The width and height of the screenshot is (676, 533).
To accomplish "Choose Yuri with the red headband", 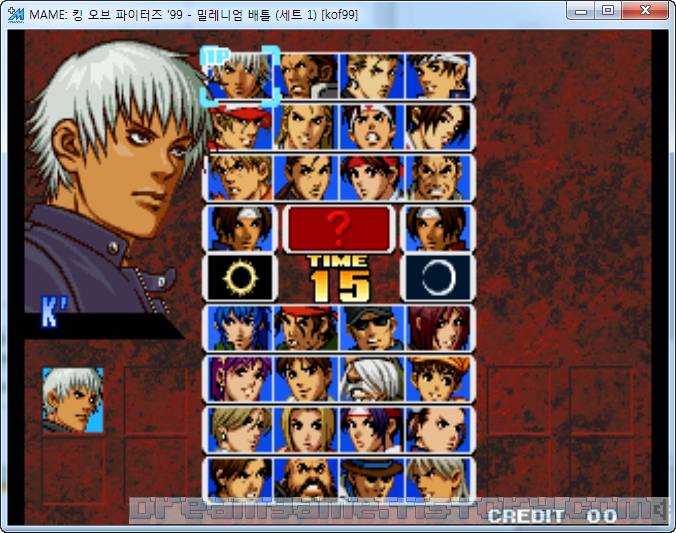I will coord(372,177).
